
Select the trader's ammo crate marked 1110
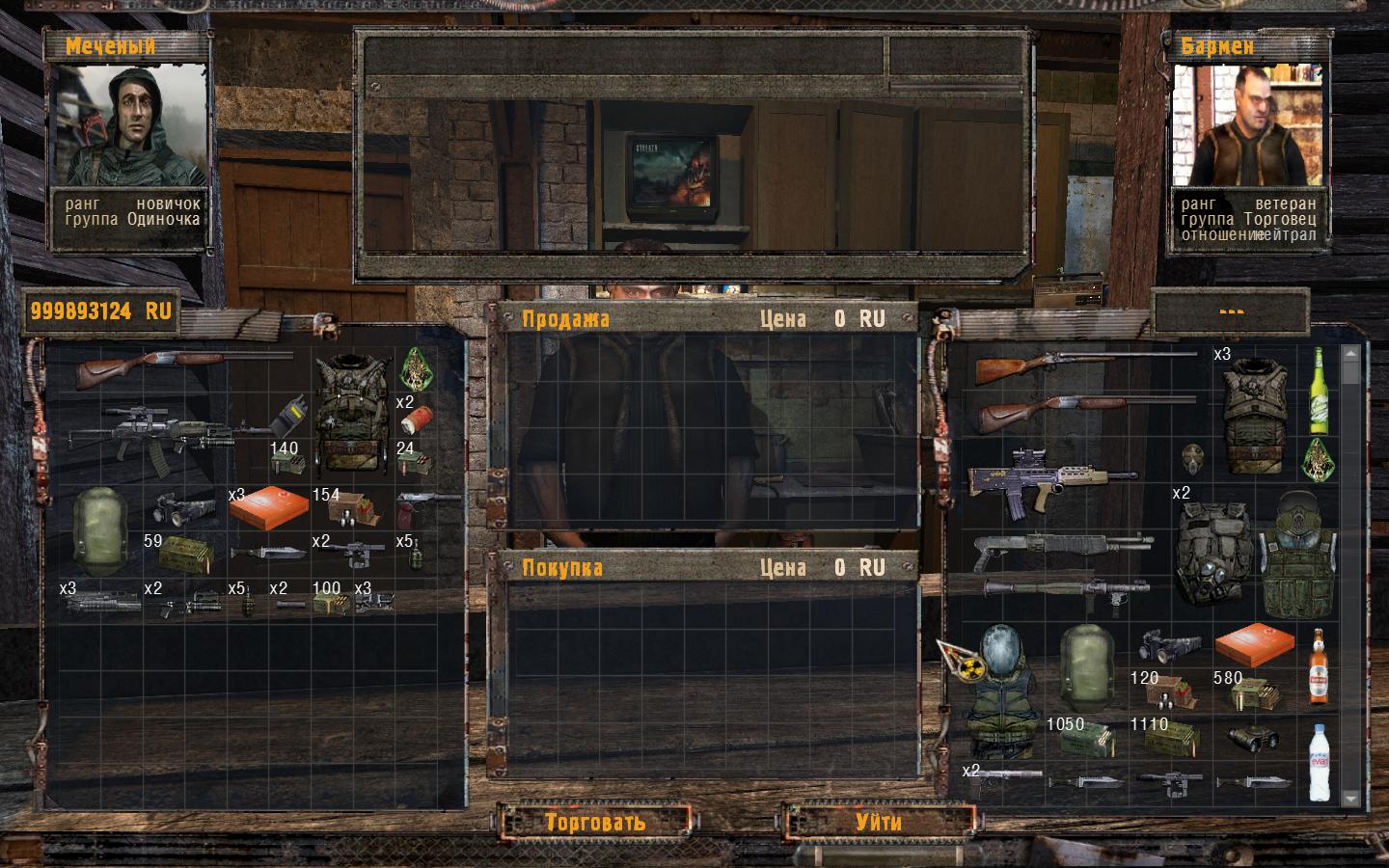(1169, 738)
